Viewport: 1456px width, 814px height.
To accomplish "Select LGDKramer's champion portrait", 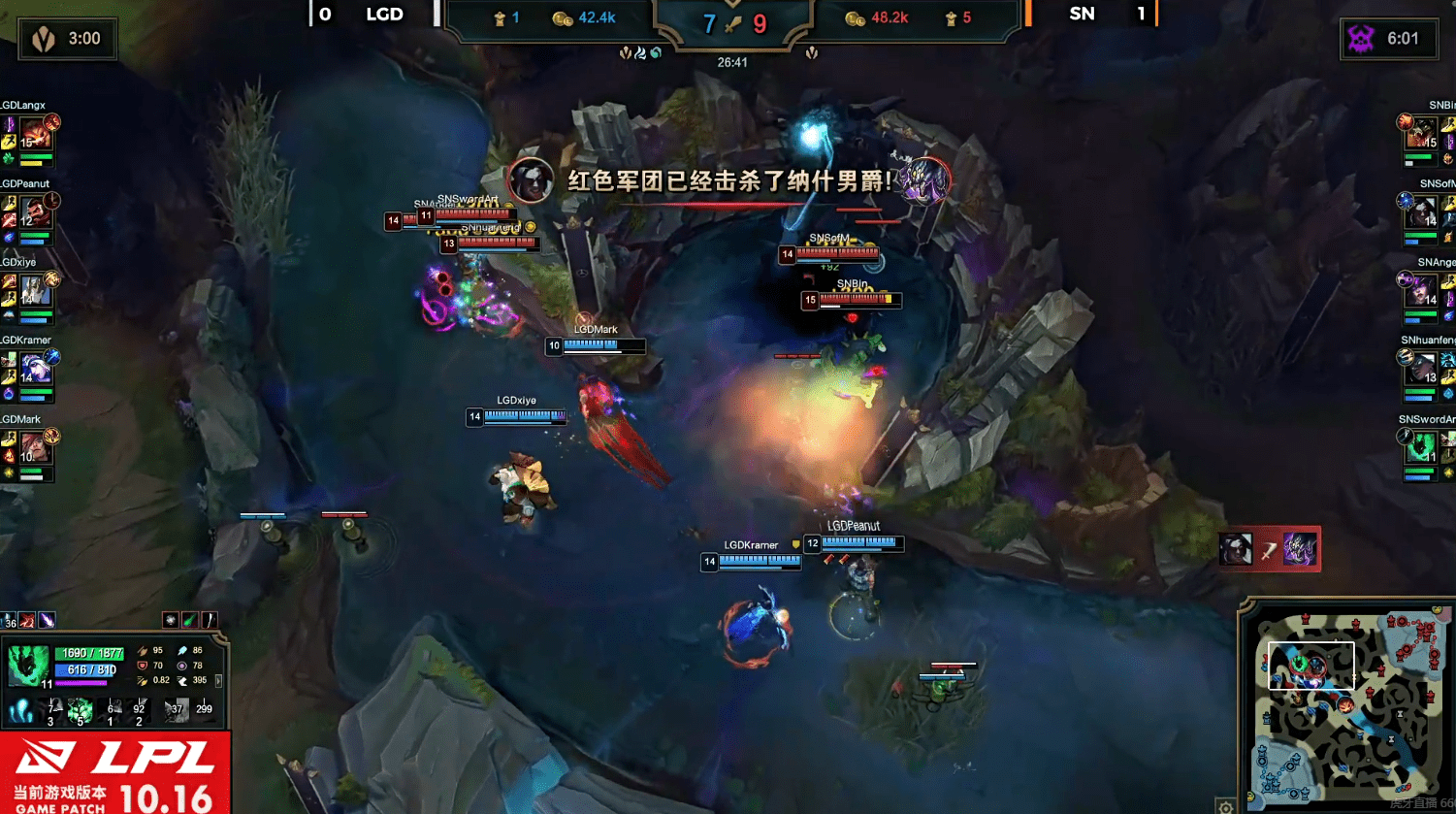I will pos(35,369).
